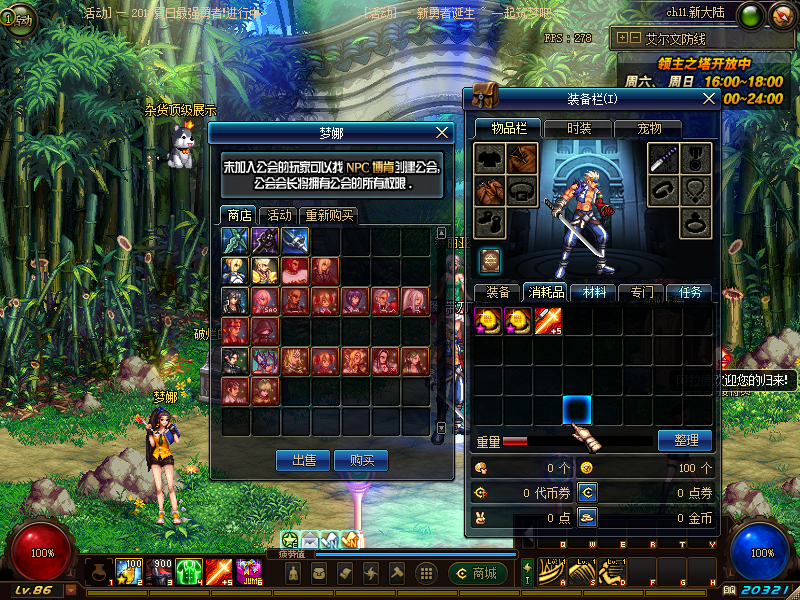Select the red sword +5 consumable item
This screenshot has height=600, width=800.
point(547,320)
